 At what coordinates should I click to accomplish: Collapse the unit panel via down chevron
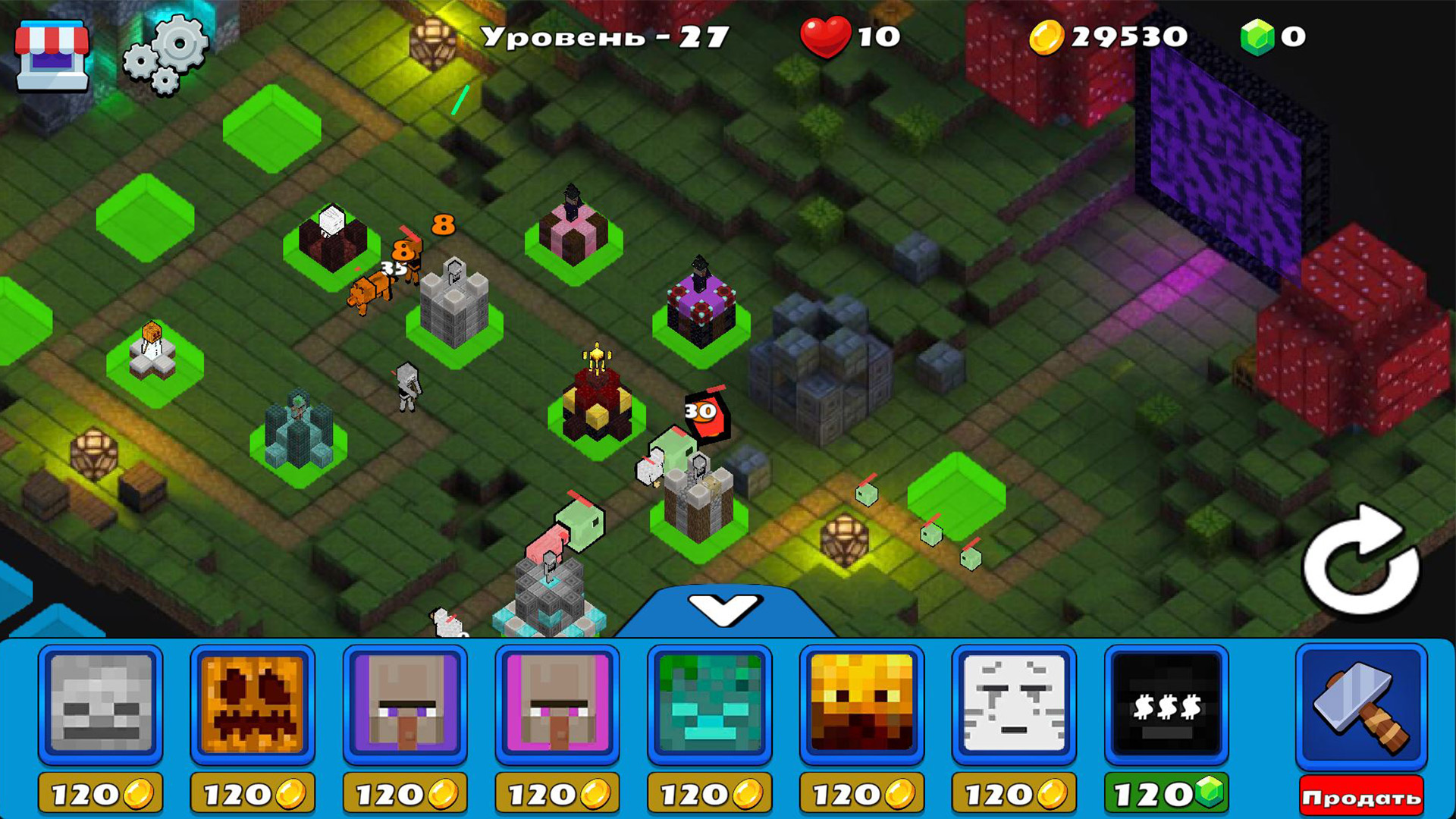[726, 609]
